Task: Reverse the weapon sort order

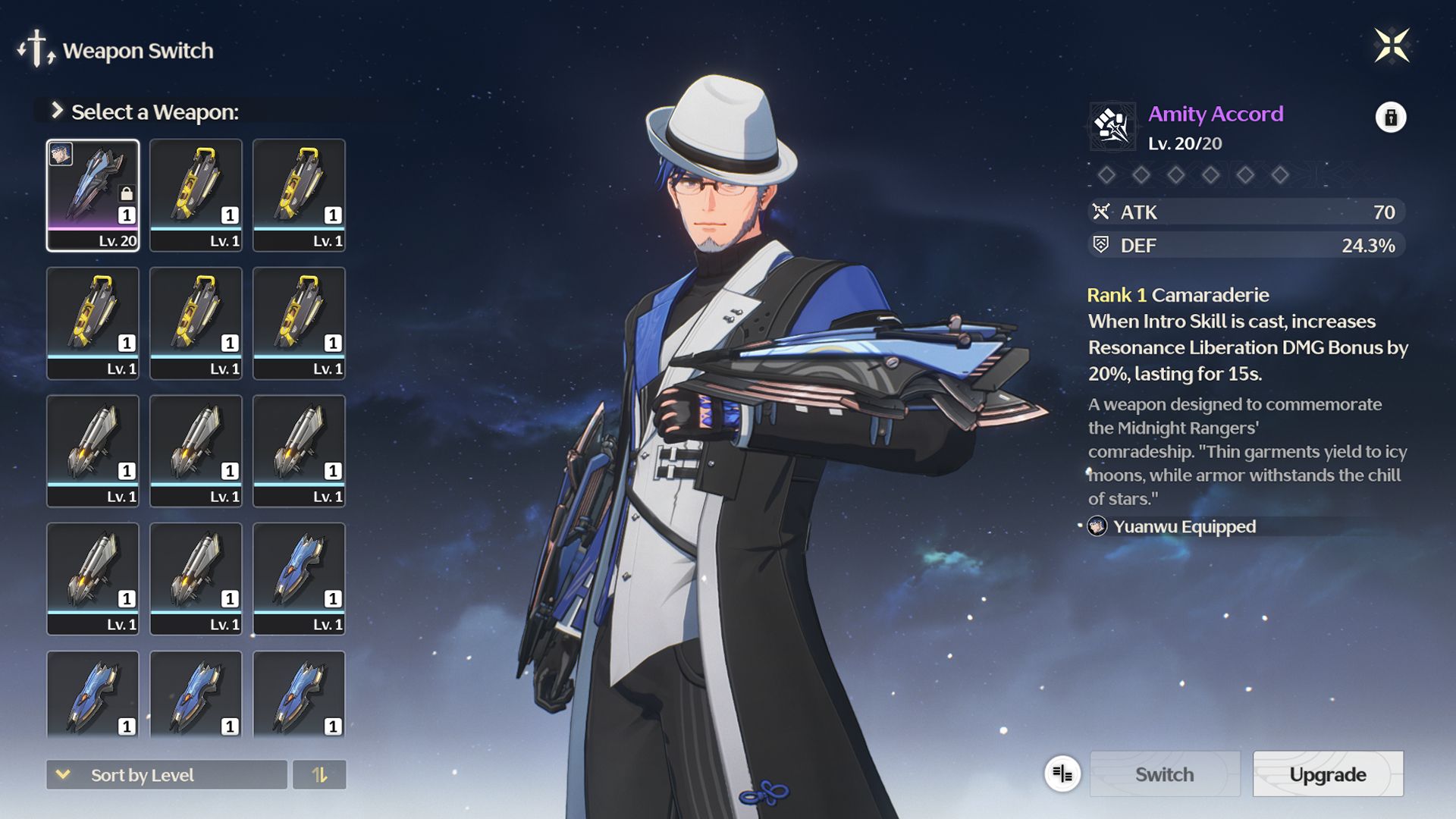Action: click(319, 774)
